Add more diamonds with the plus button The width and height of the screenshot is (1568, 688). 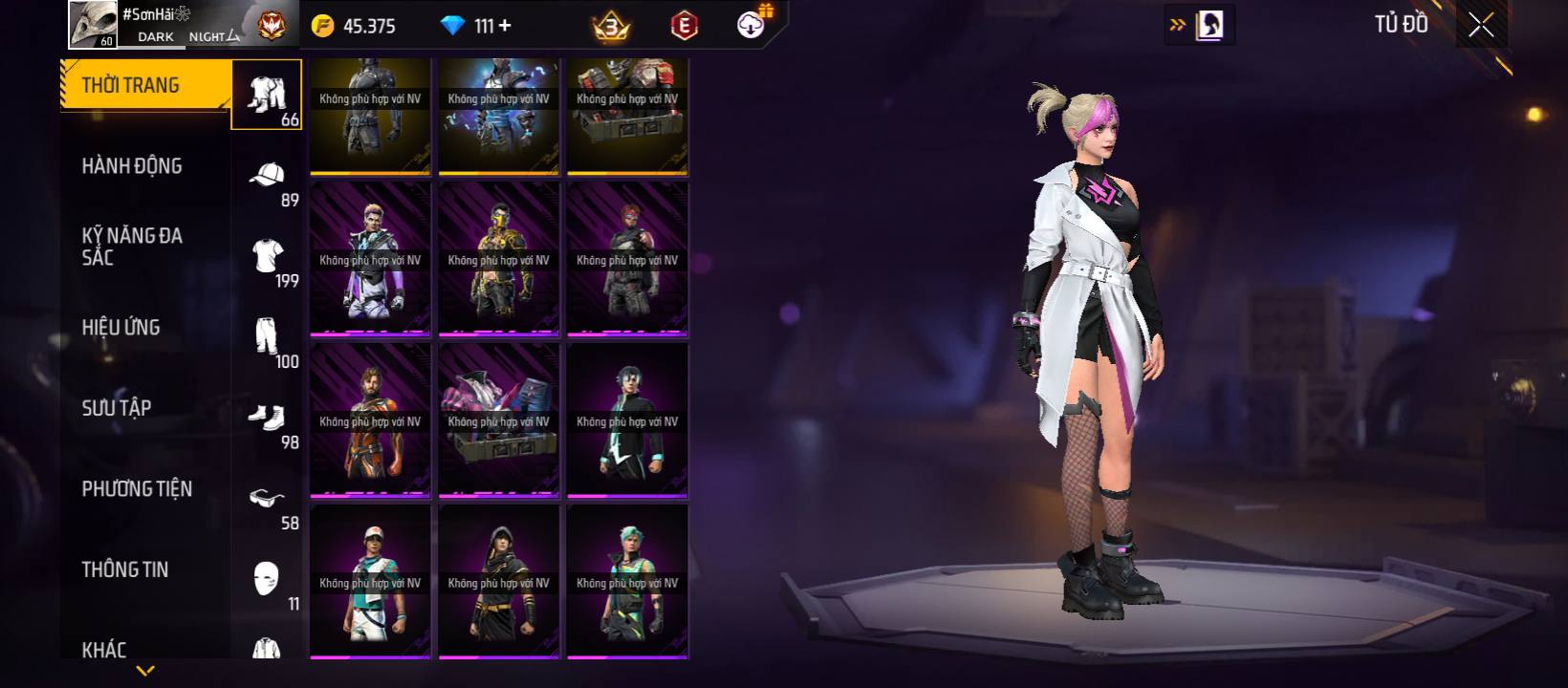point(505,26)
